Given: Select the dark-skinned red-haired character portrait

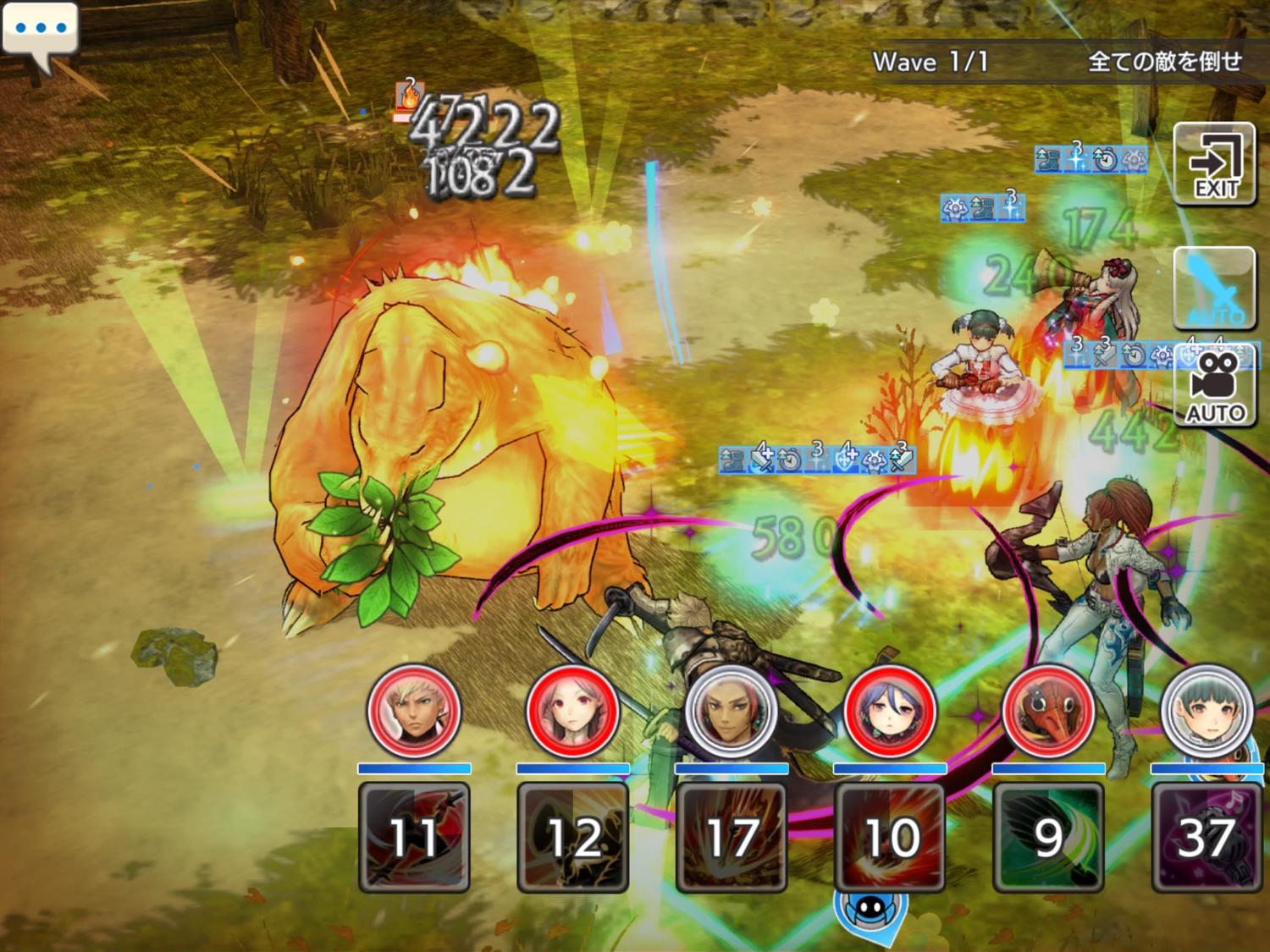Looking at the screenshot, I should click(732, 710).
